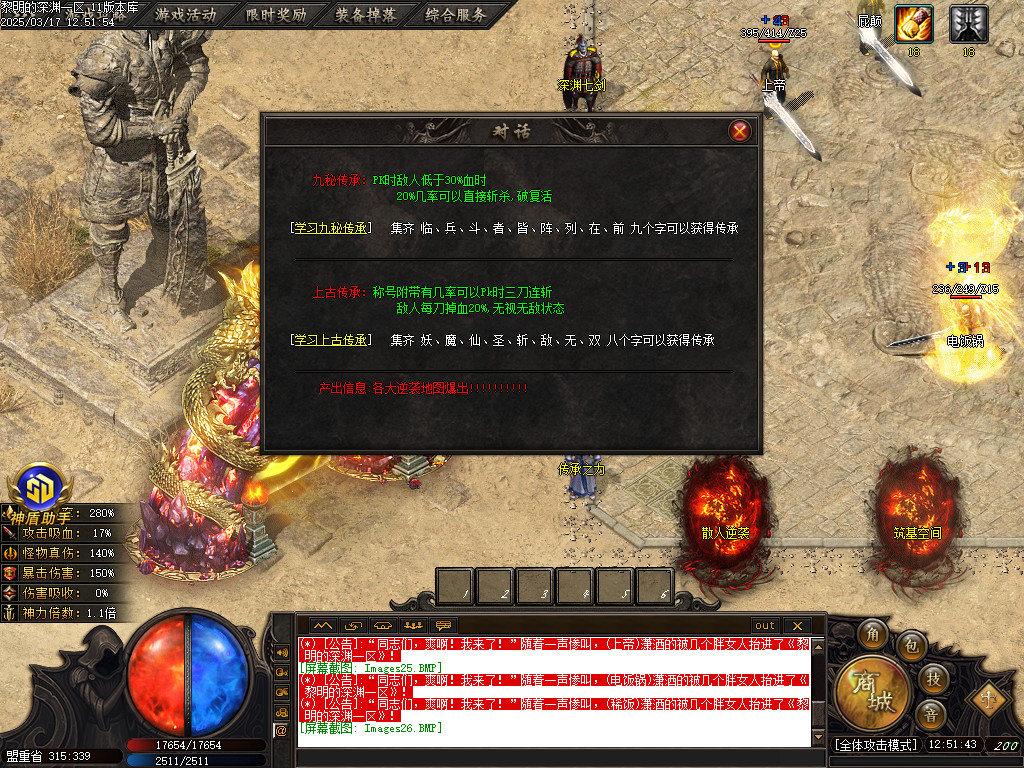Open the skills panel with 技 button

coord(932,679)
